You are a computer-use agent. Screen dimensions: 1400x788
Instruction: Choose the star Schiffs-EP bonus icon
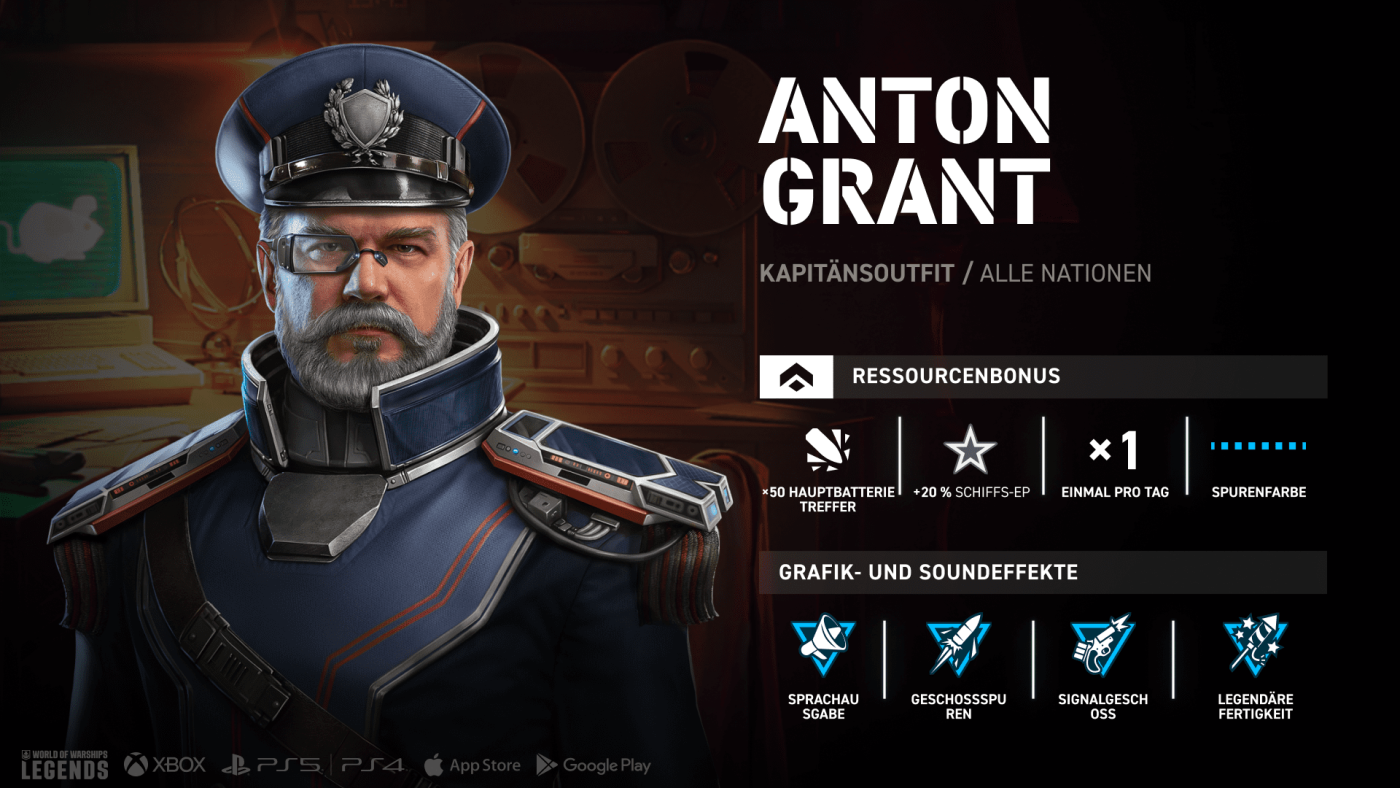pyautogui.click(x=969, y=453)
